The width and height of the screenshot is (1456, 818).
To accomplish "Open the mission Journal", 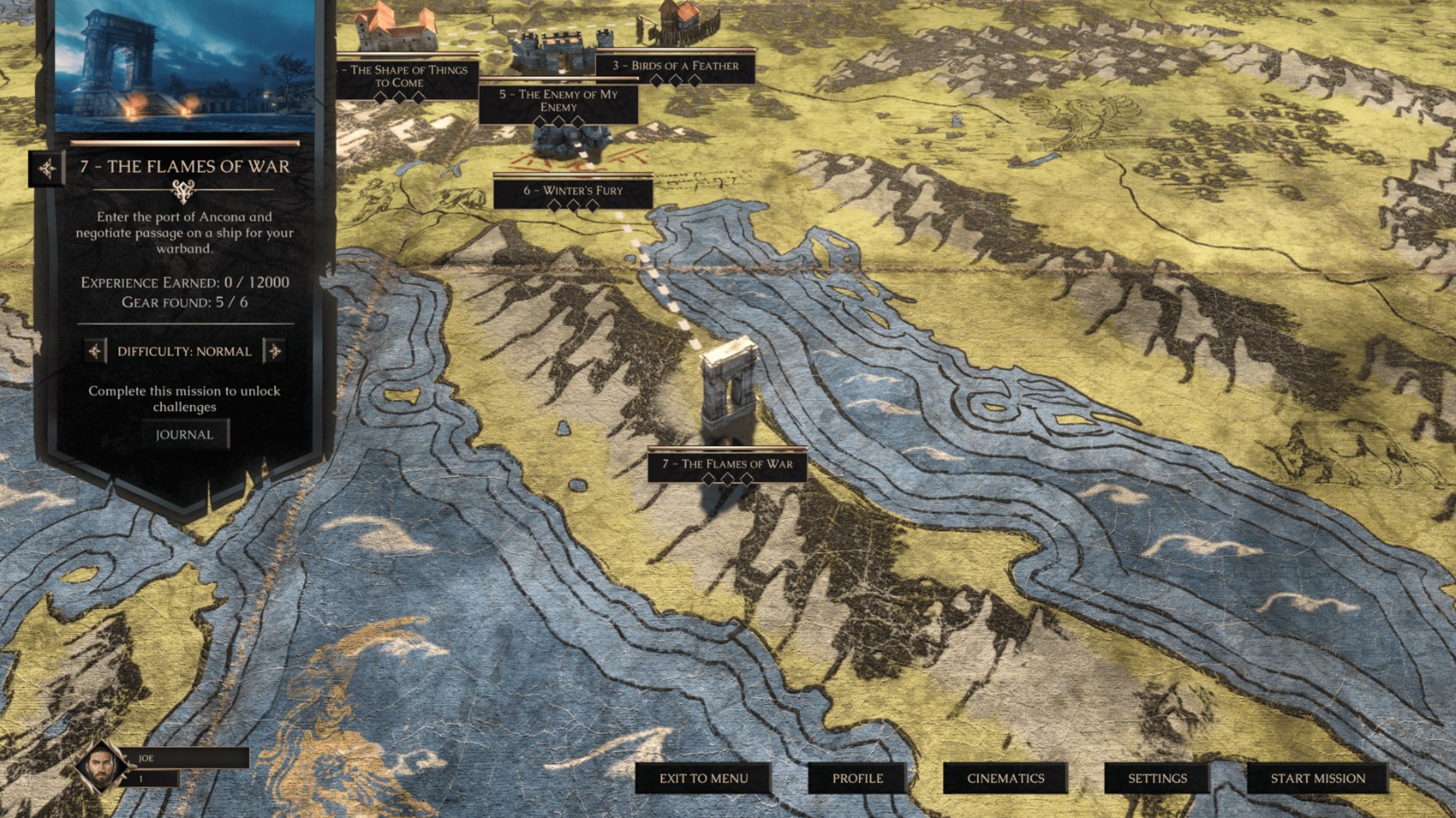I will [184, 435].
